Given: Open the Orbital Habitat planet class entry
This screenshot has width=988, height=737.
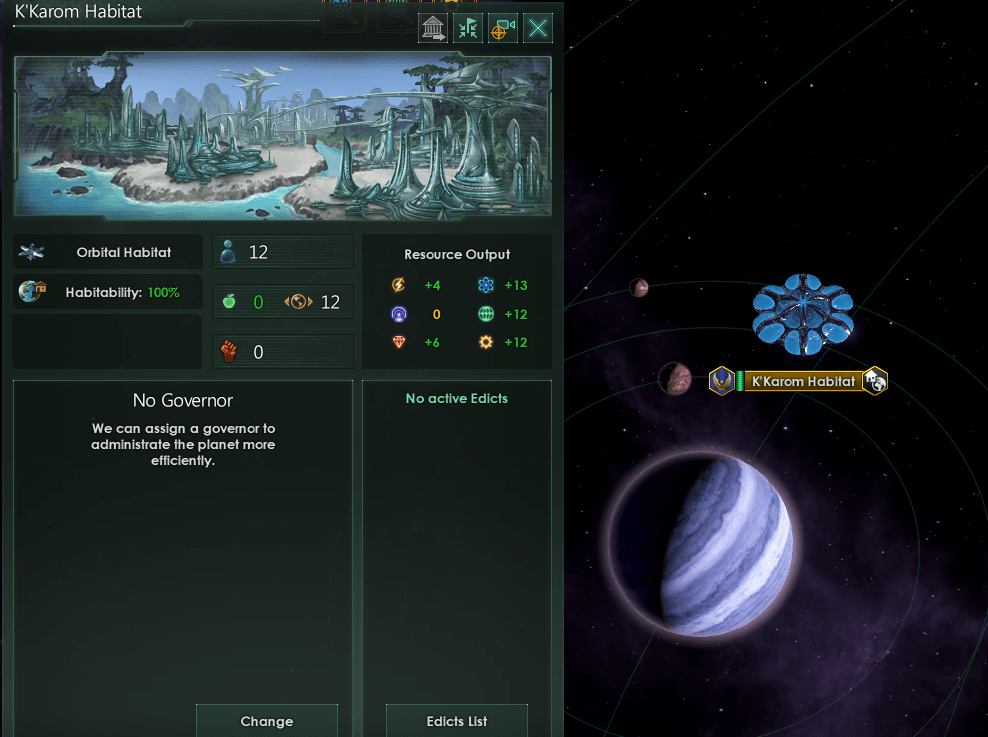Looking at the screenshot, I should (x=108, y=253).
